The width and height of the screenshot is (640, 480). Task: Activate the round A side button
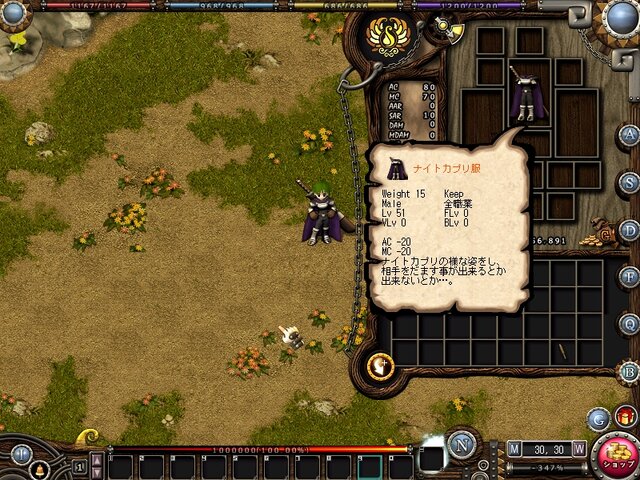coord(629,135)
